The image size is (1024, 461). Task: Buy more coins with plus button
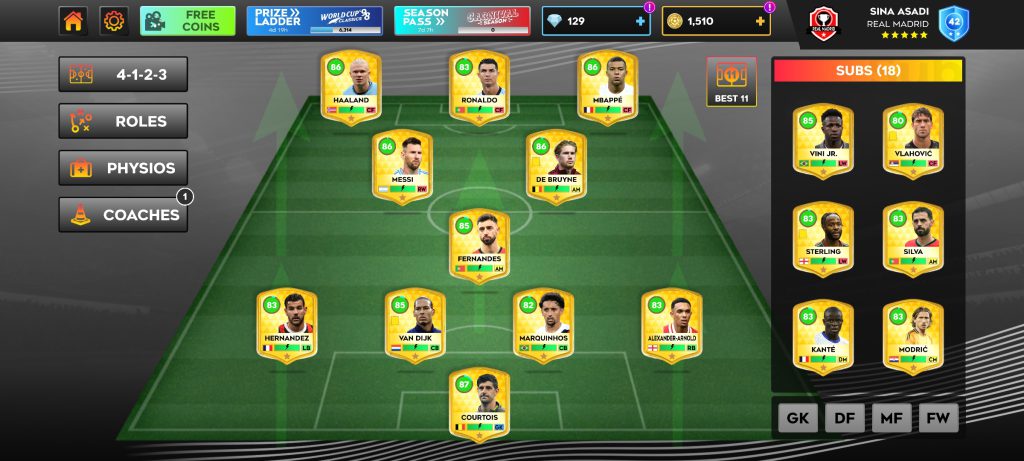(761, 21)
